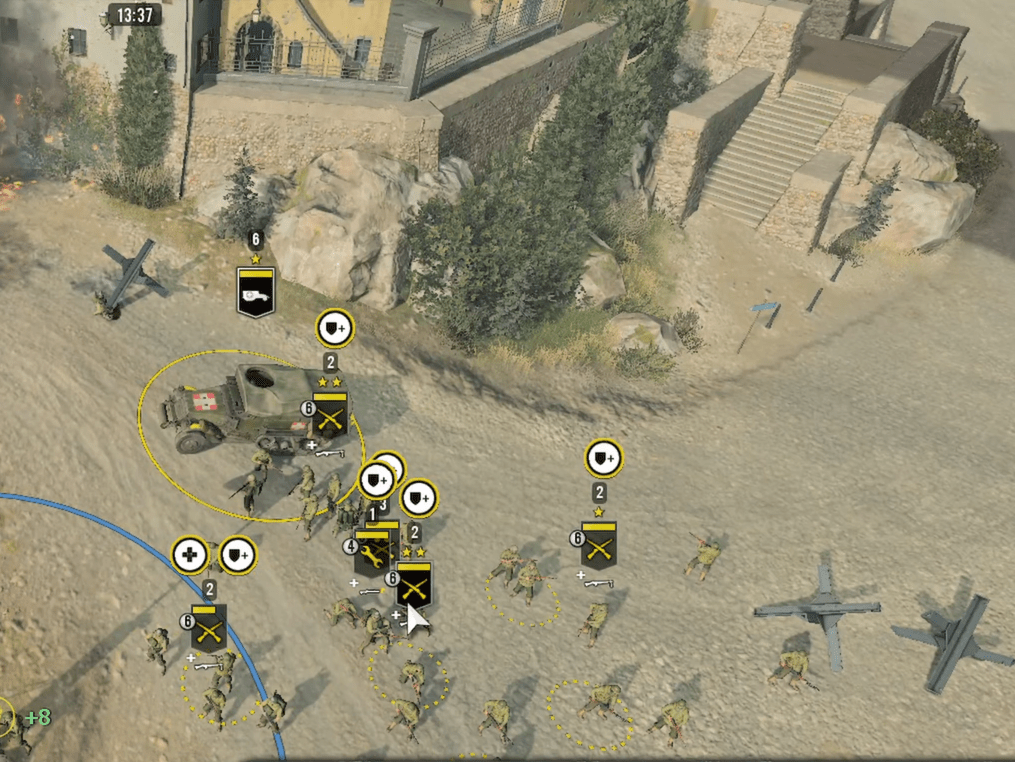
Task: Select the infantry shield below the medic icon
Action: point(209,627)
